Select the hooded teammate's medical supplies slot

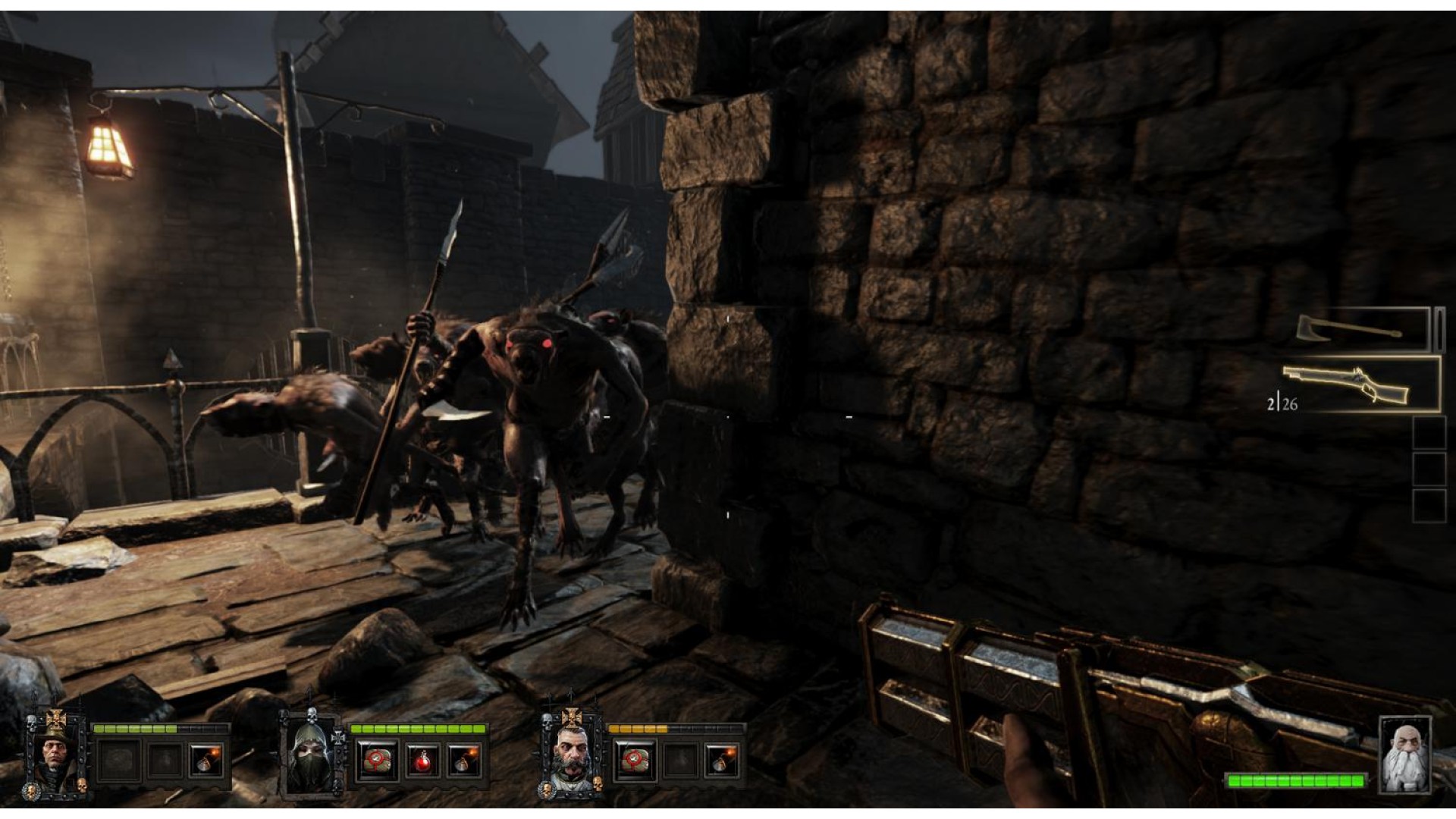[377, 760]
